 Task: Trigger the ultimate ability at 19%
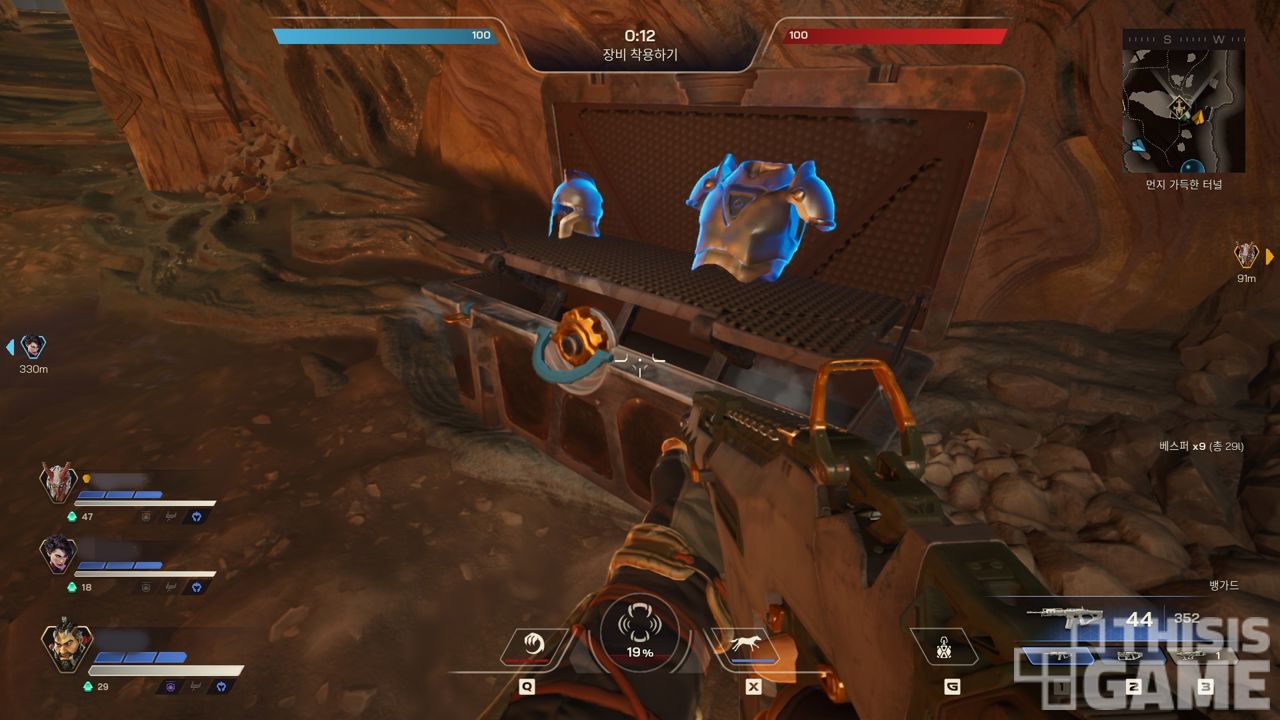640,634
